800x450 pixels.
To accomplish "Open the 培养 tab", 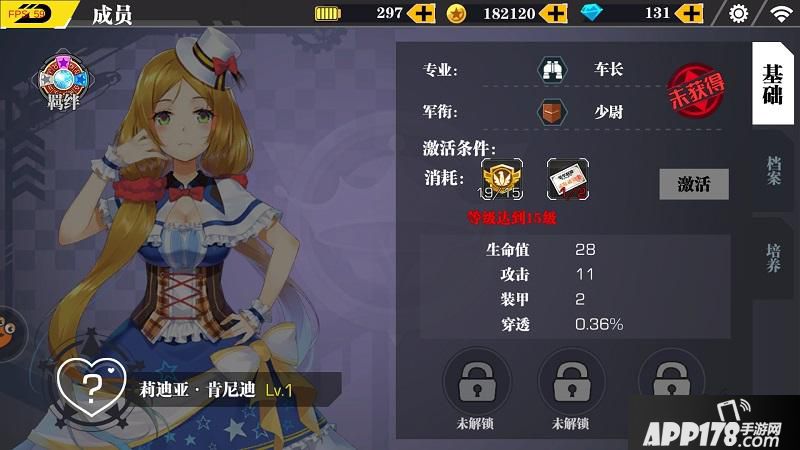I will pyautogui.click(x=773, y=254).
